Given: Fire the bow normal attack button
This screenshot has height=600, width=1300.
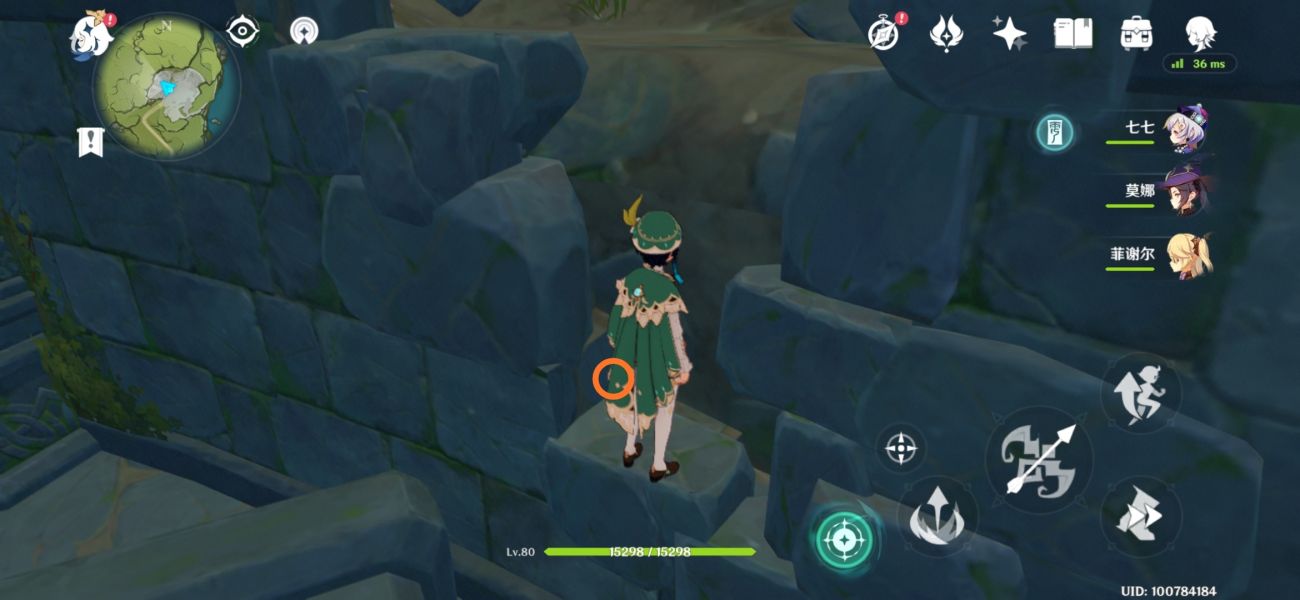Looking at the screenshot, I should 1039,461.
